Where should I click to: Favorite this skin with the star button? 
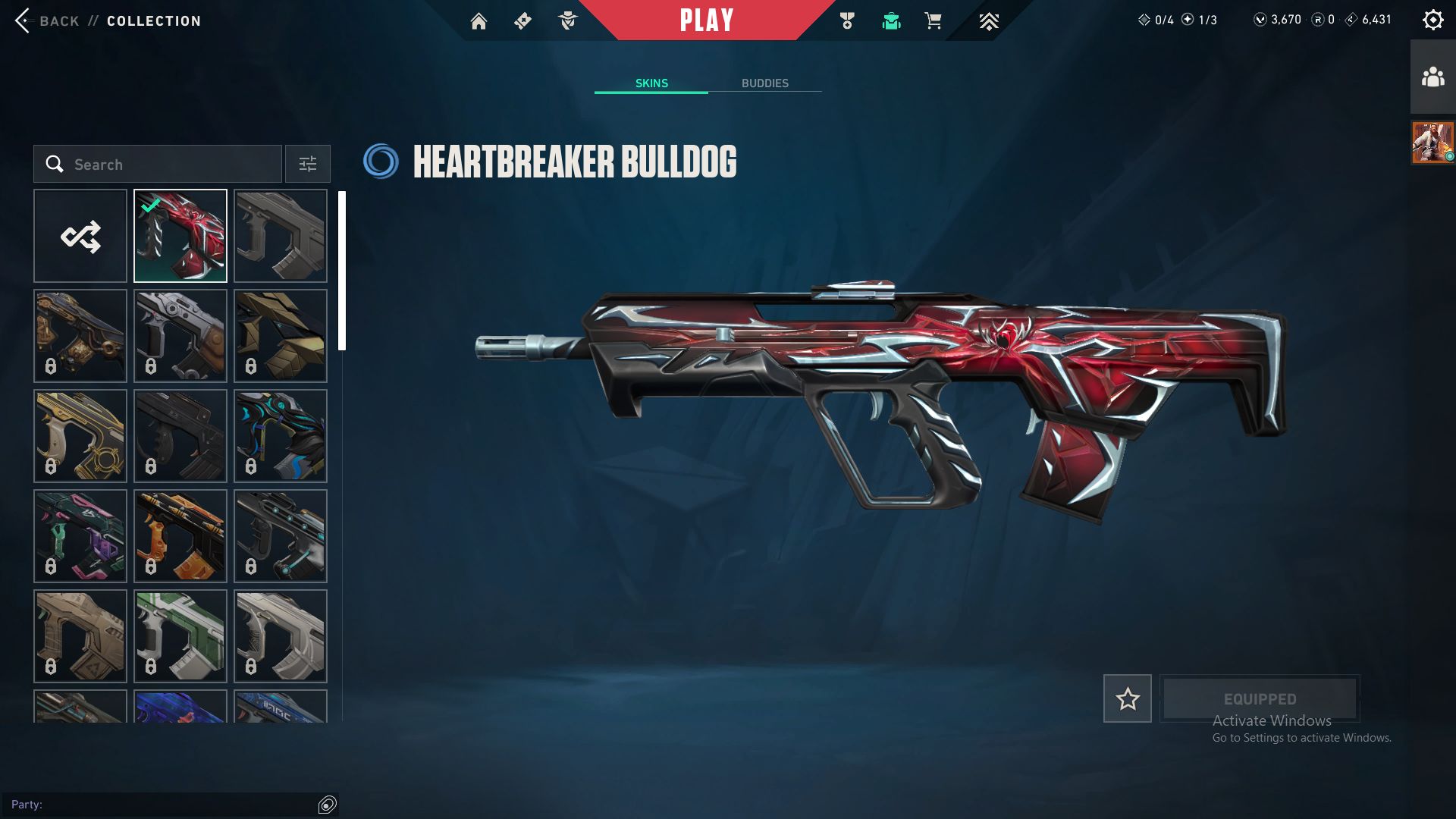1127,698
